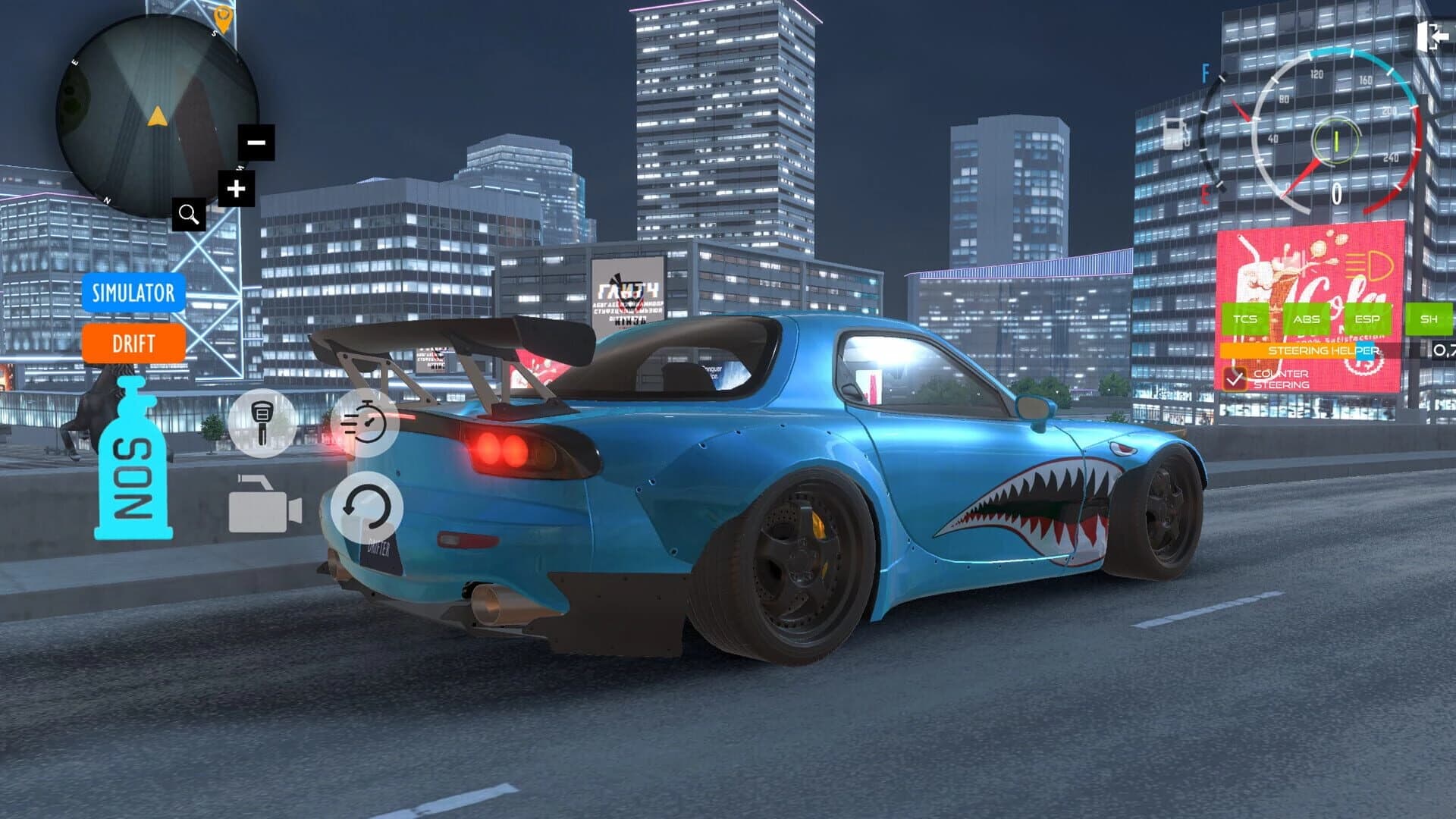Screen dimensions: 1456x819
Task: Tap the fuel gauge pump icon
Action: click(1175, 133)
